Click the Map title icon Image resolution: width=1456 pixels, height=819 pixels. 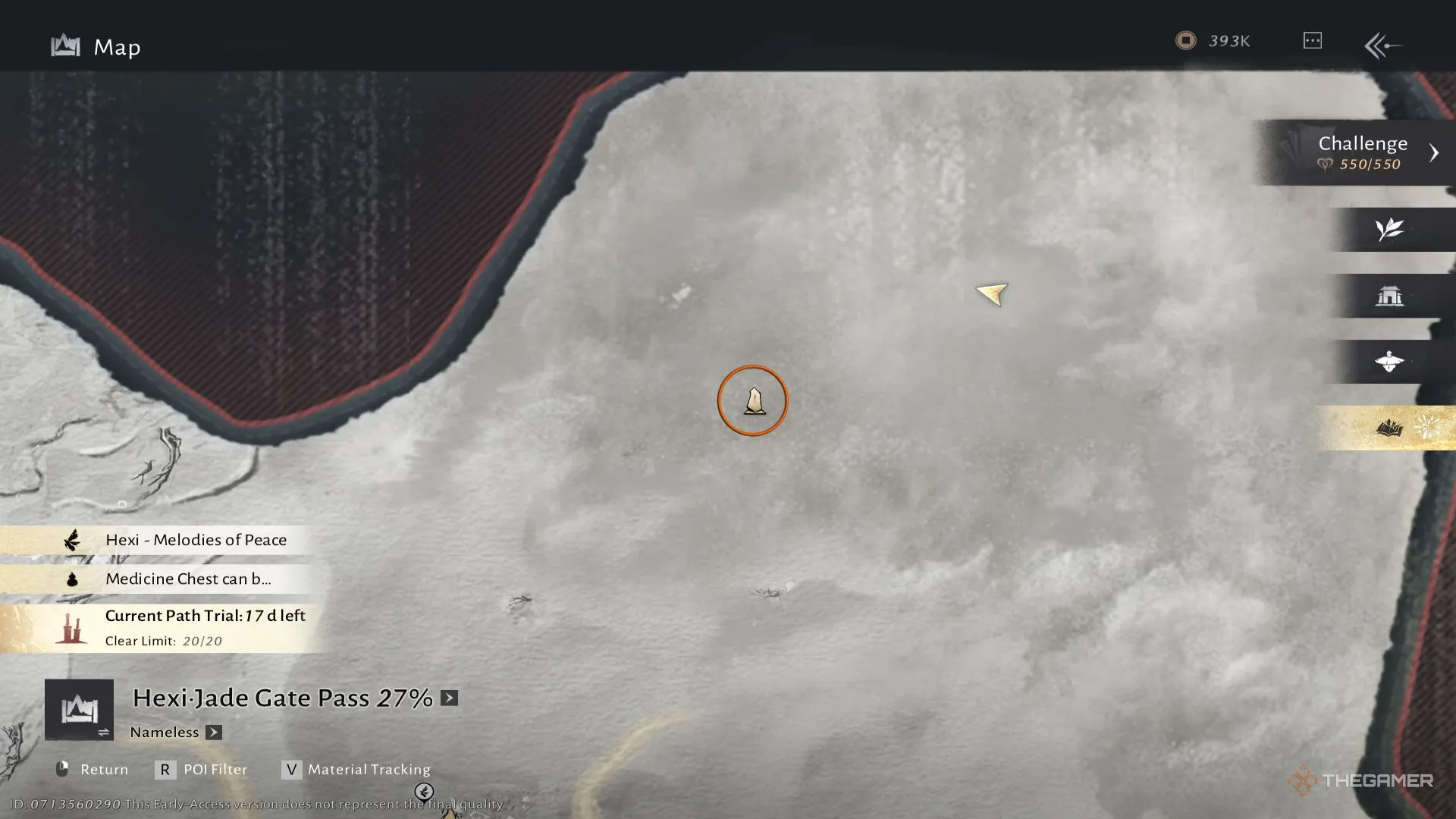[65, 47]
